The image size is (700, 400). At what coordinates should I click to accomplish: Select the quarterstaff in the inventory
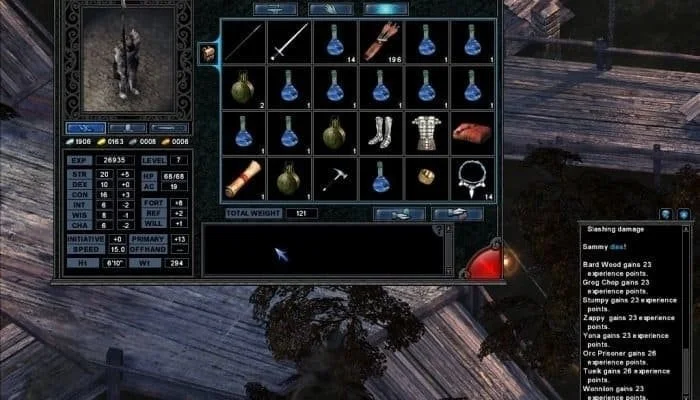[x=243, y=41]
